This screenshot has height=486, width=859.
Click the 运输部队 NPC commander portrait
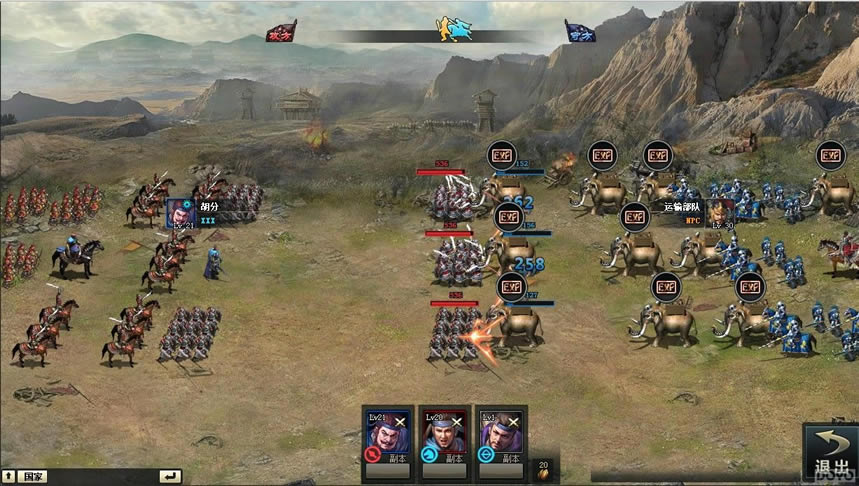720,213
